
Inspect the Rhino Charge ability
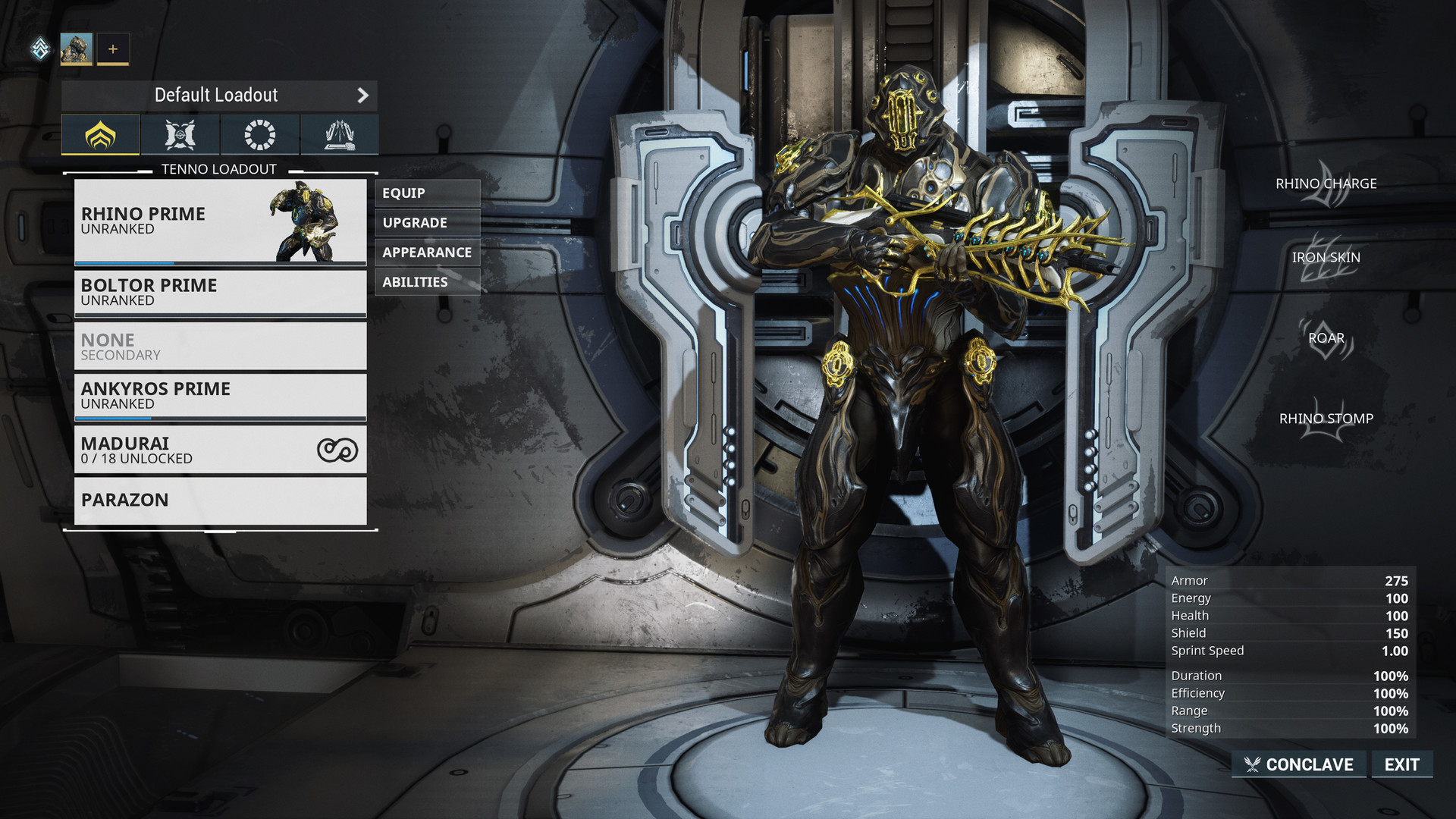click(x=1326, y=184)
